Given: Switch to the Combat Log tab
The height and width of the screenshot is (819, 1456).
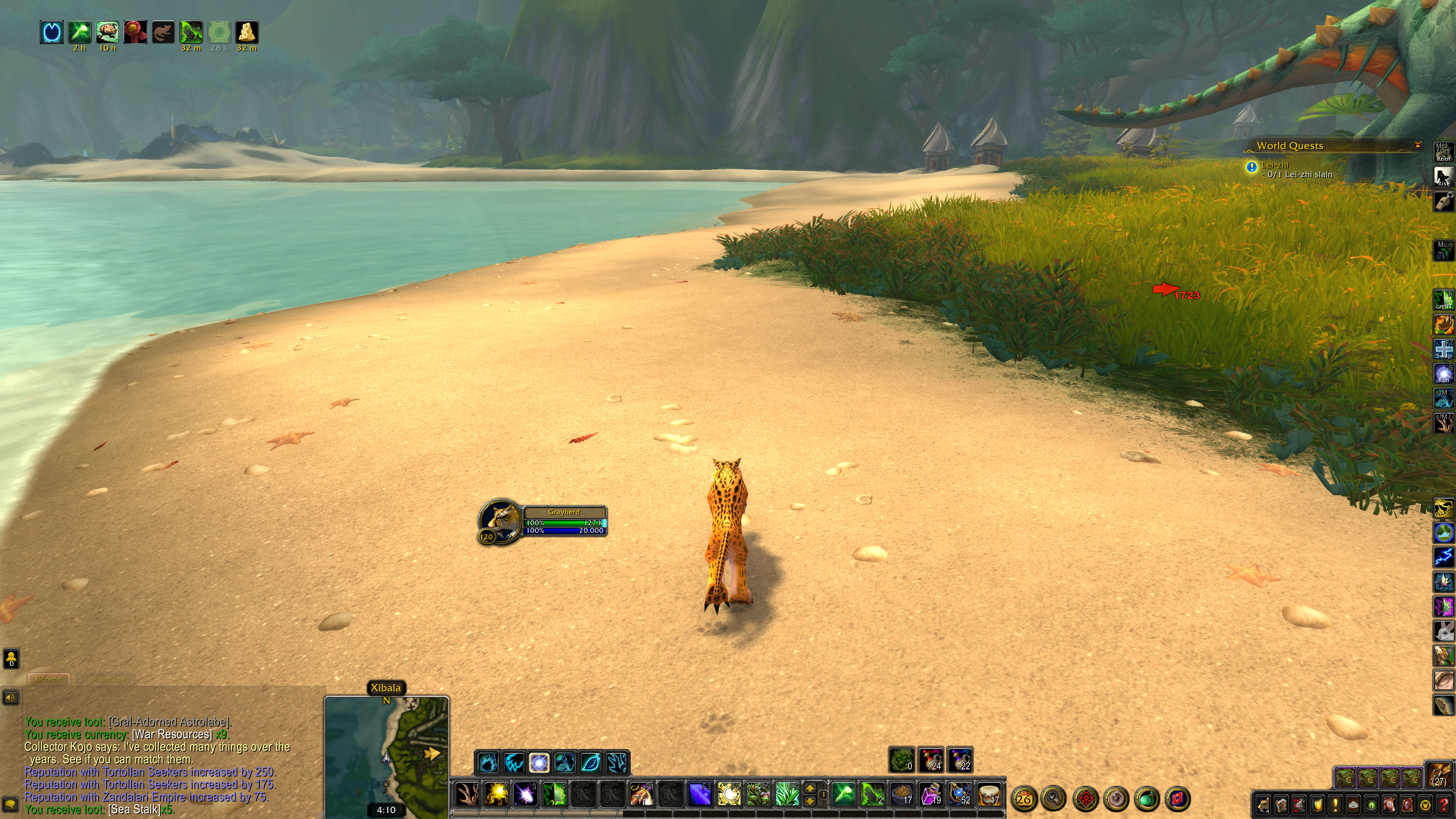Looking at the screenshot, I should point(106,679).
